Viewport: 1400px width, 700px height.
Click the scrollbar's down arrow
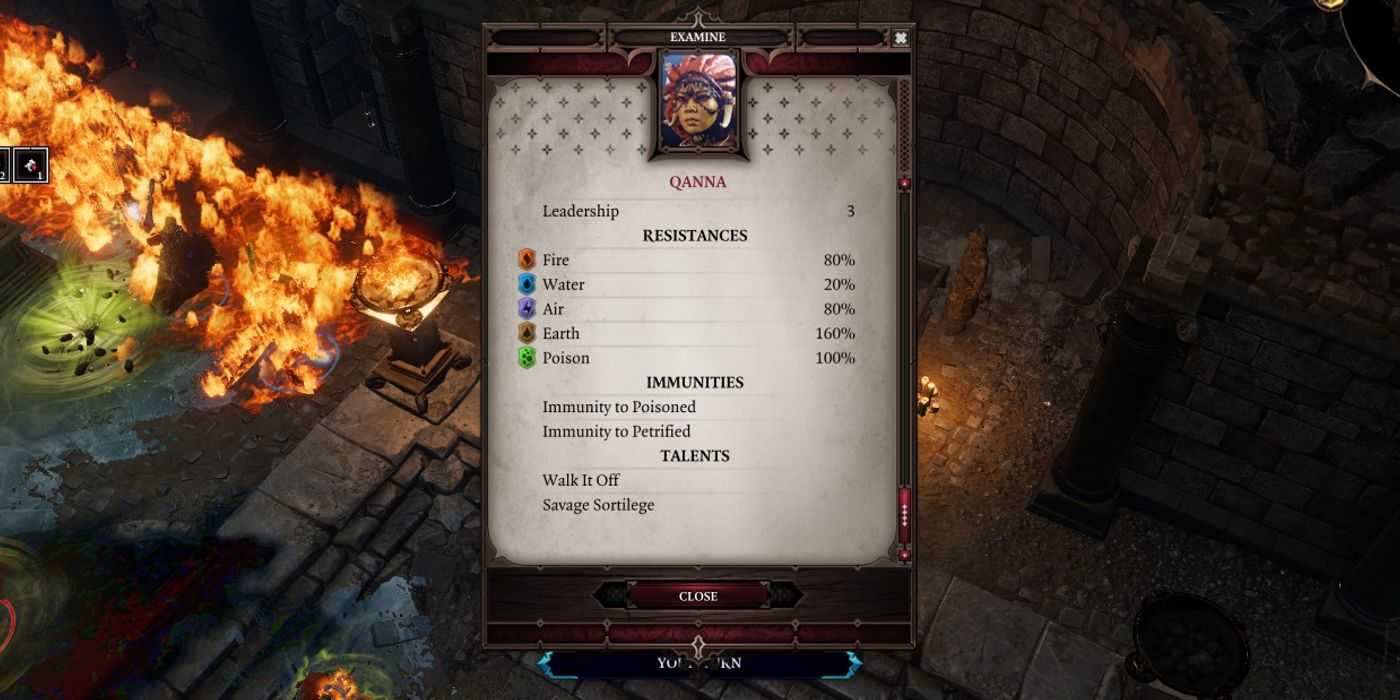tap(905, 555)
